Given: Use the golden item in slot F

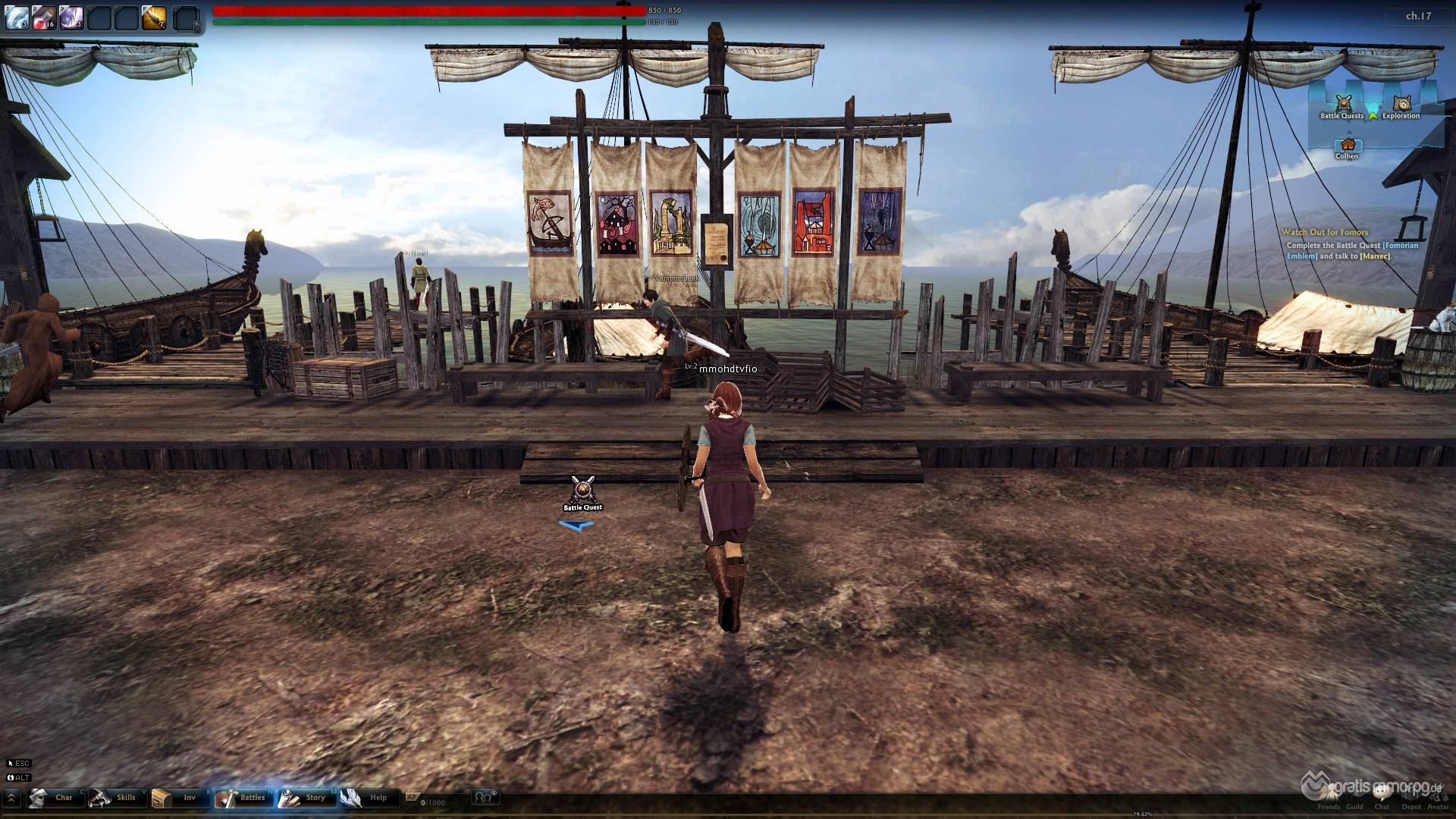Looking at the screenshot, I should pos(154,17).
